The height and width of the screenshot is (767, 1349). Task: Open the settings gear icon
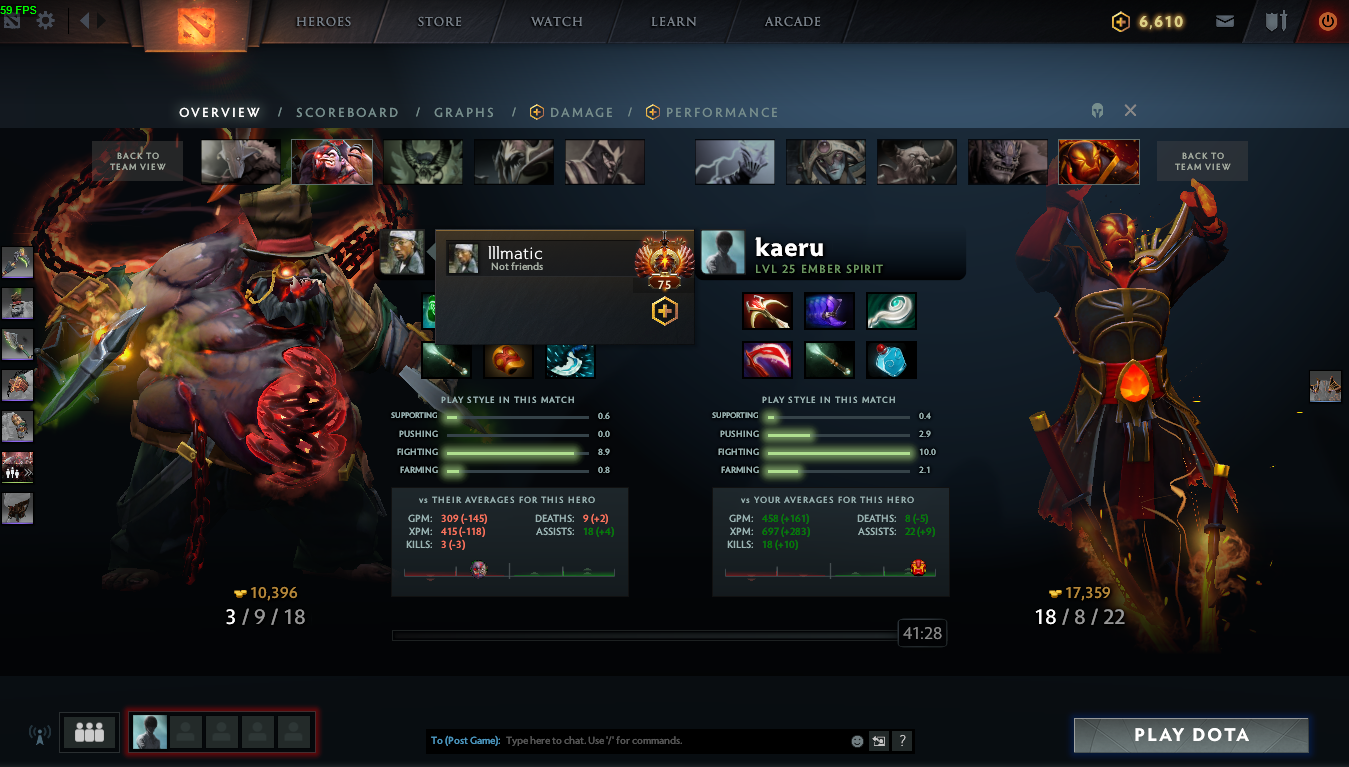45,20
